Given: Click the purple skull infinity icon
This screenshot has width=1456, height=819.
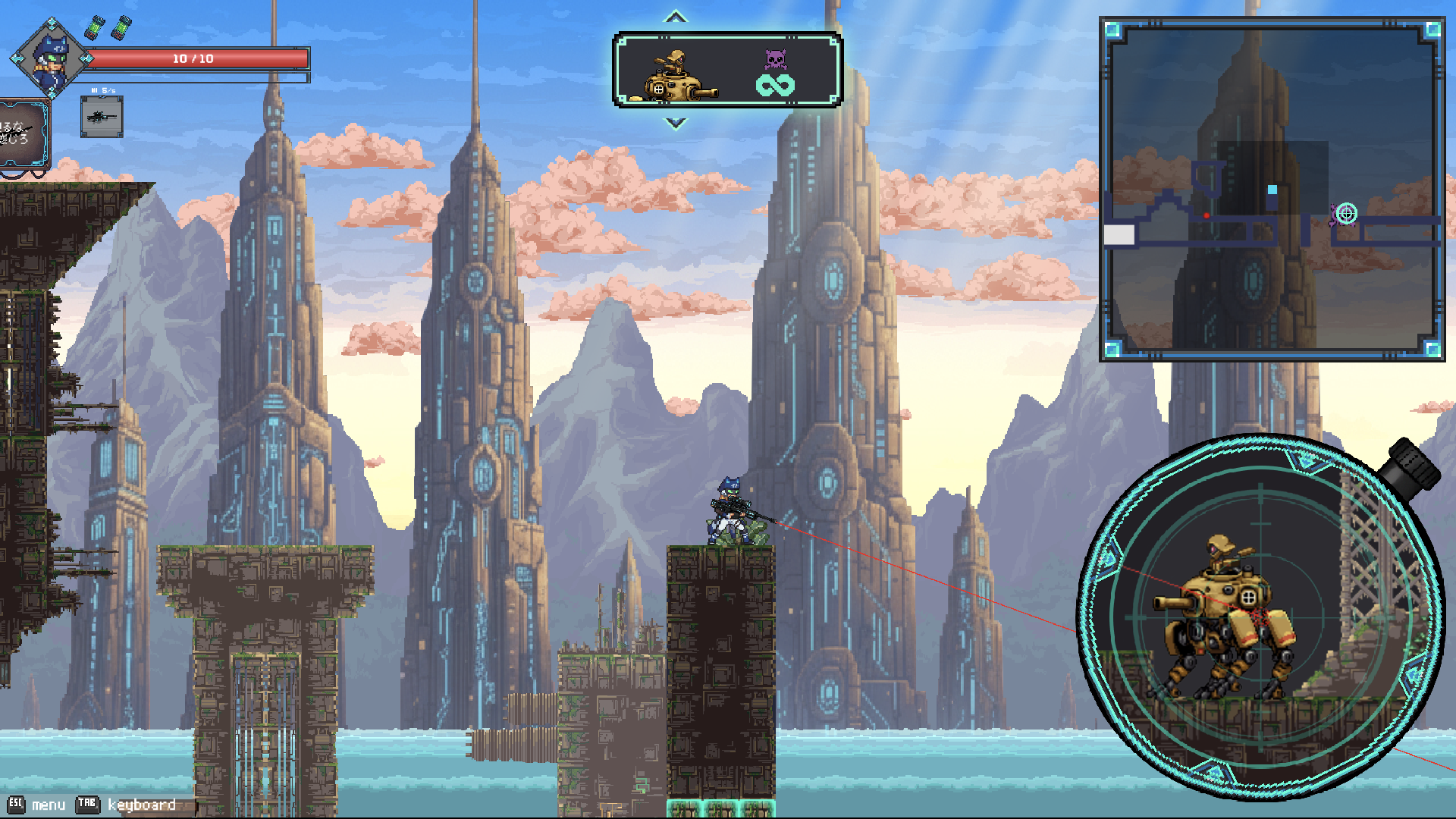Looking at the screenshot, I should [775, 74].
